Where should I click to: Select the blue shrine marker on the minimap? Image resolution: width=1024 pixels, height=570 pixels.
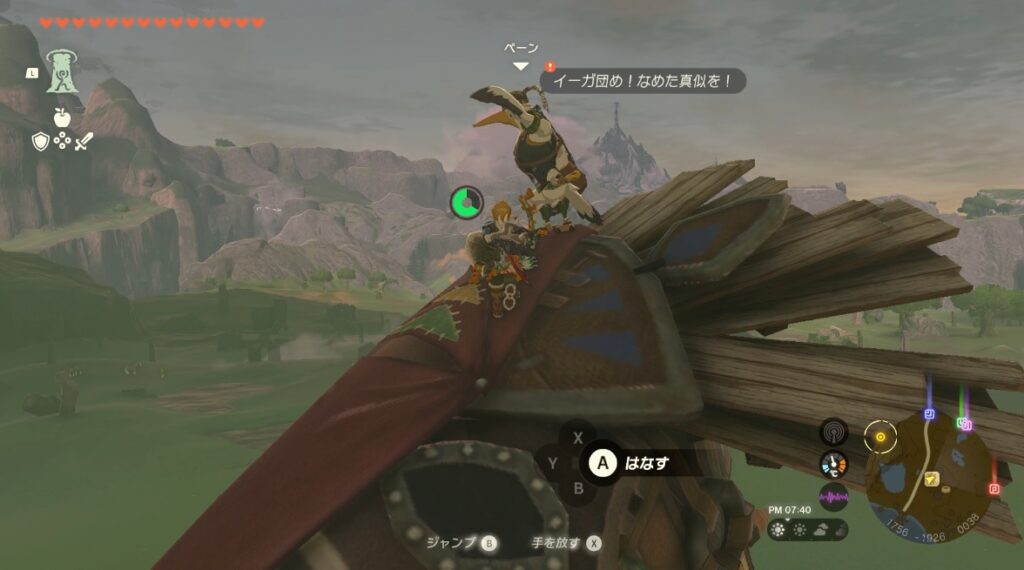(929, 414)
